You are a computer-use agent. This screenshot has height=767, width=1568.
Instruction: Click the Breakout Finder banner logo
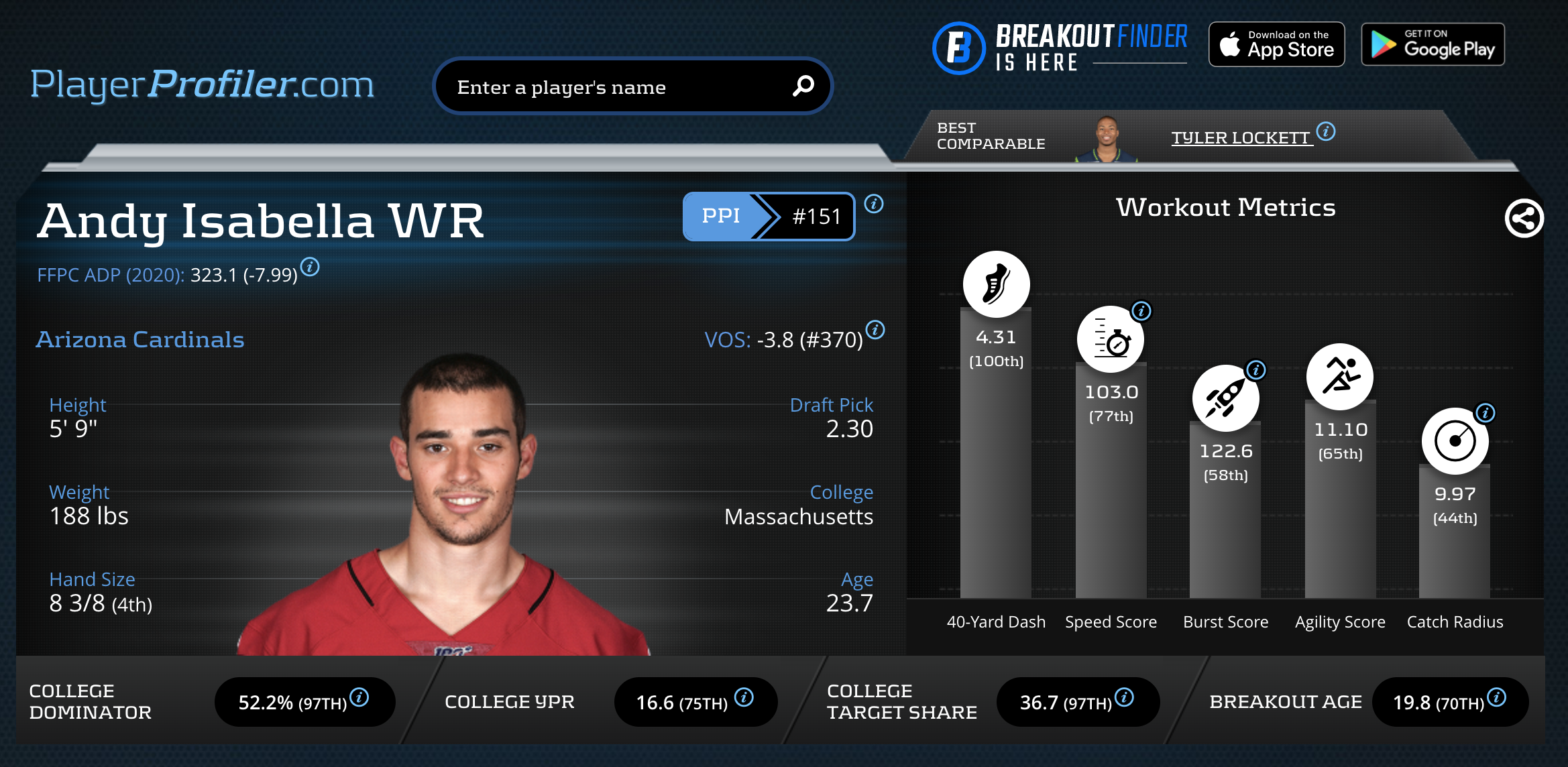click(x=1060, y=47)
